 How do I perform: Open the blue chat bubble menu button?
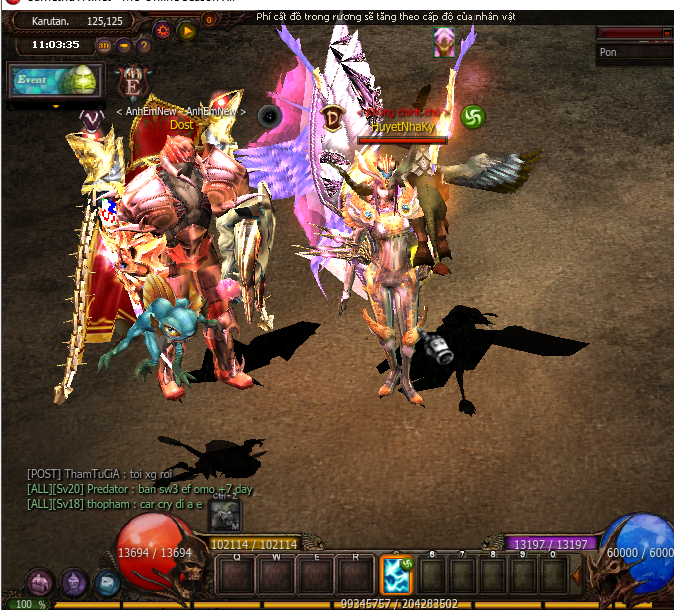point(107,583)
